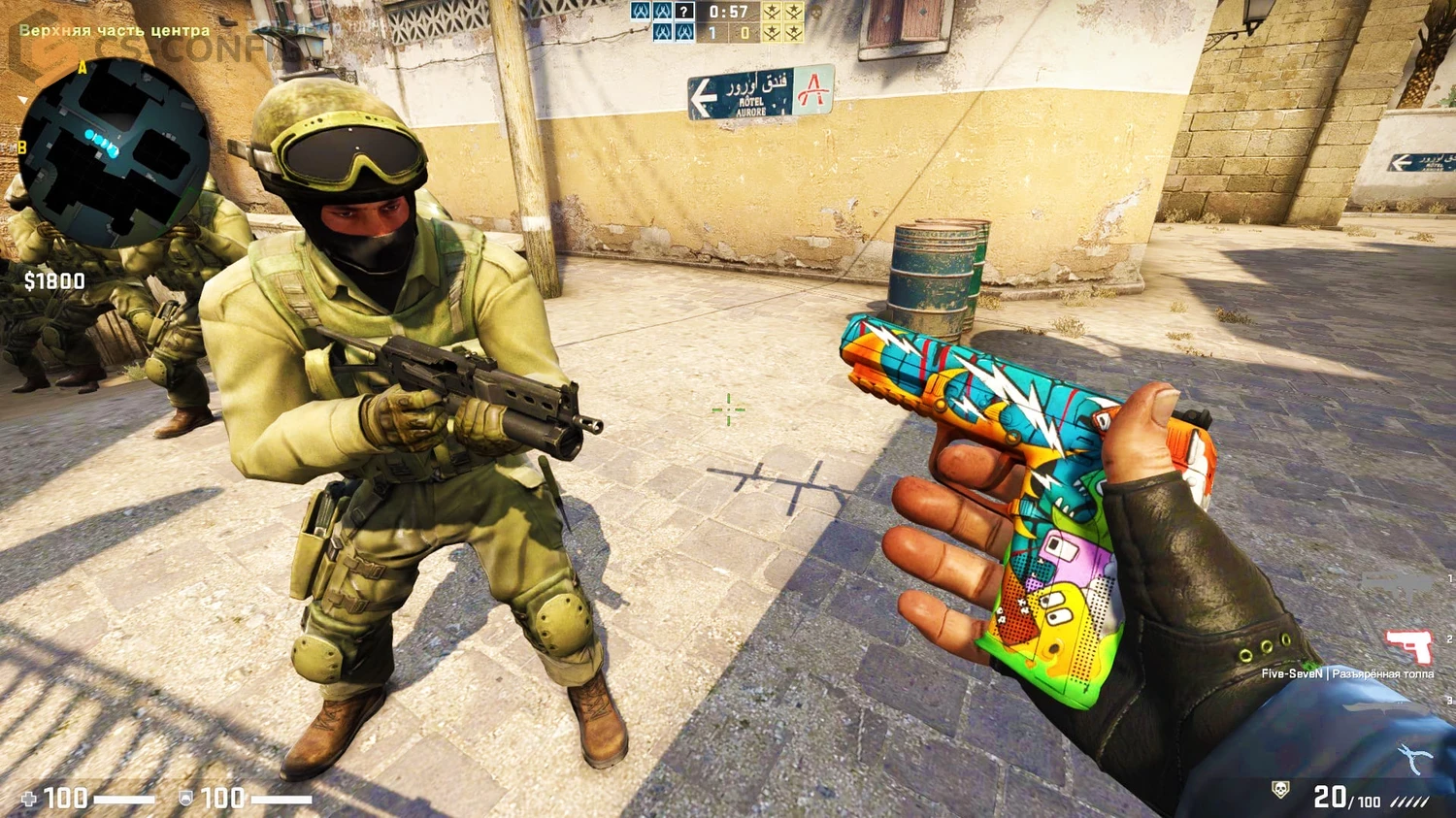1456x818 pixels.
Task: Click the skull icon right of the scoreboard
Action: point(816,13)
